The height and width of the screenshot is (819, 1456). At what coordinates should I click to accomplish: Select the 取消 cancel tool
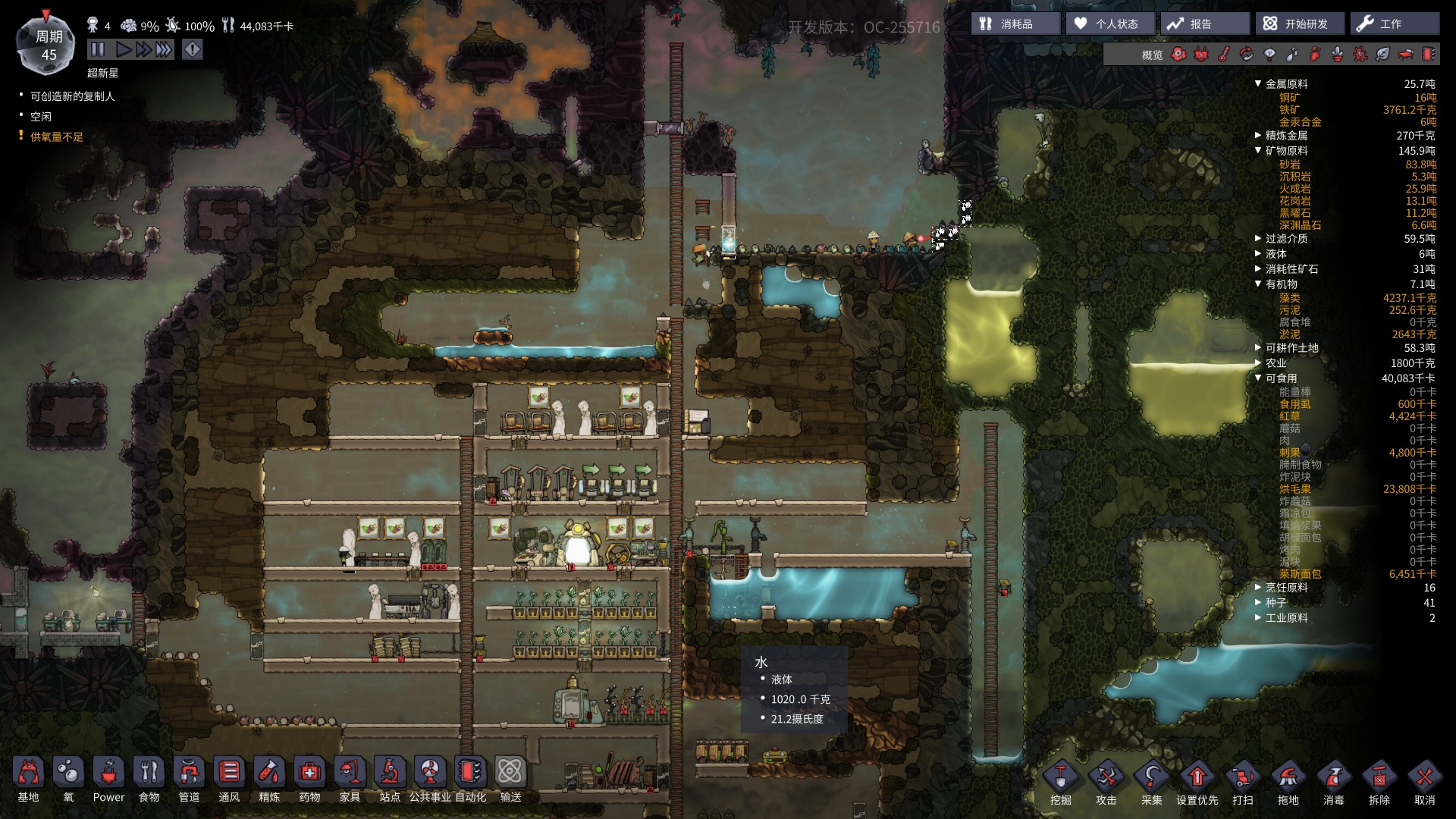click(x=1425, y=783)
